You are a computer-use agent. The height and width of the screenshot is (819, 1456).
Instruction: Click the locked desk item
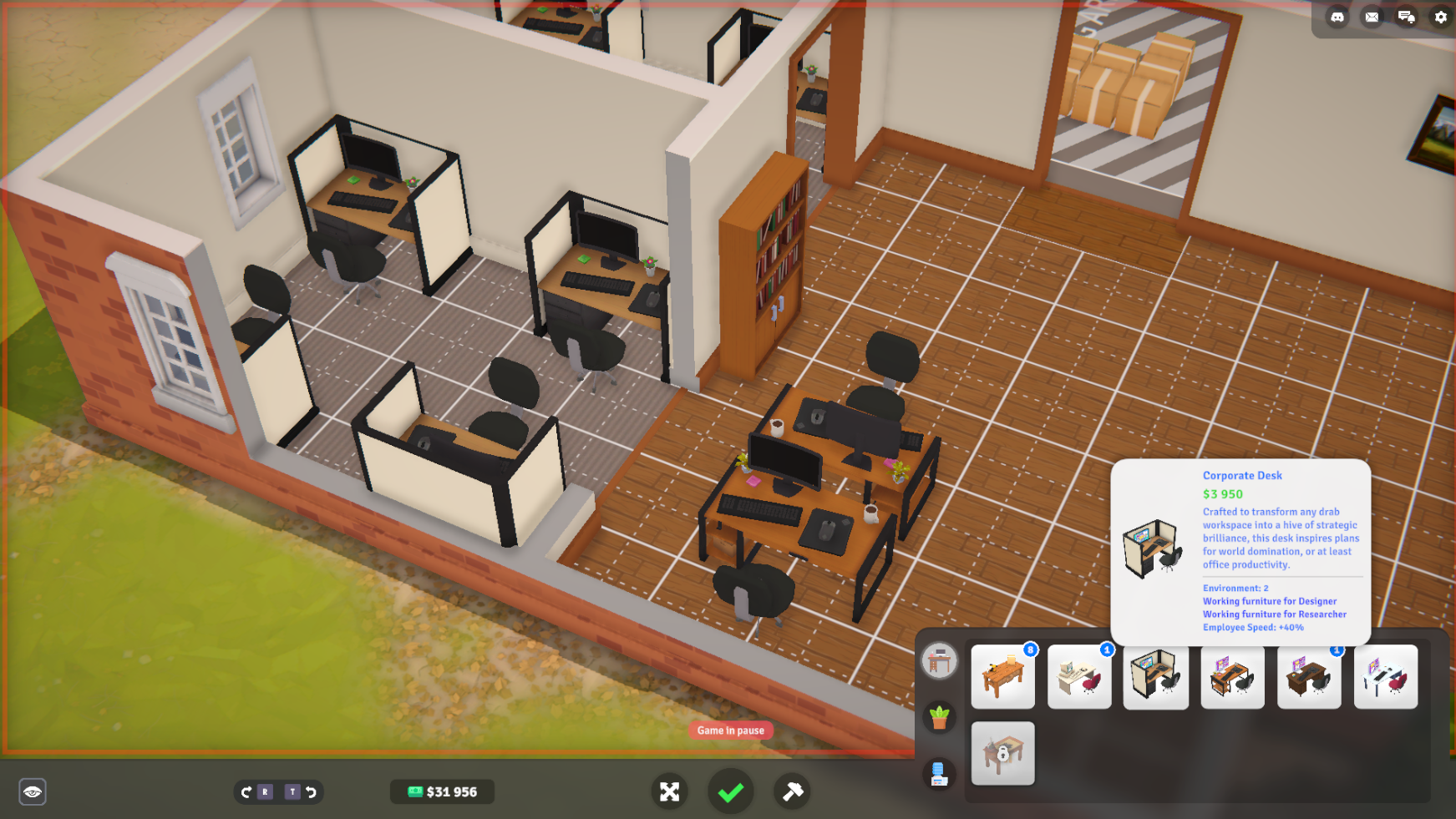point(1002,754)
